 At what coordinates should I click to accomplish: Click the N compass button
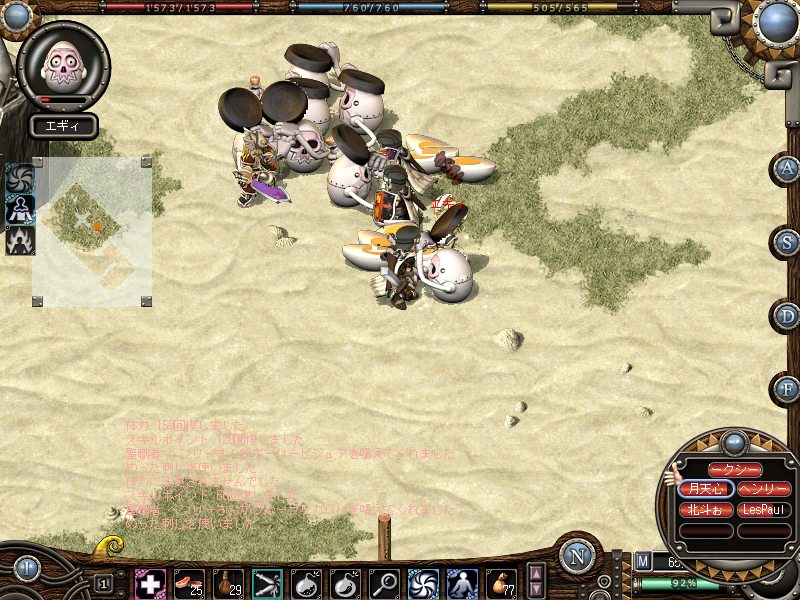pyautogui.click(x=577, y=556)
